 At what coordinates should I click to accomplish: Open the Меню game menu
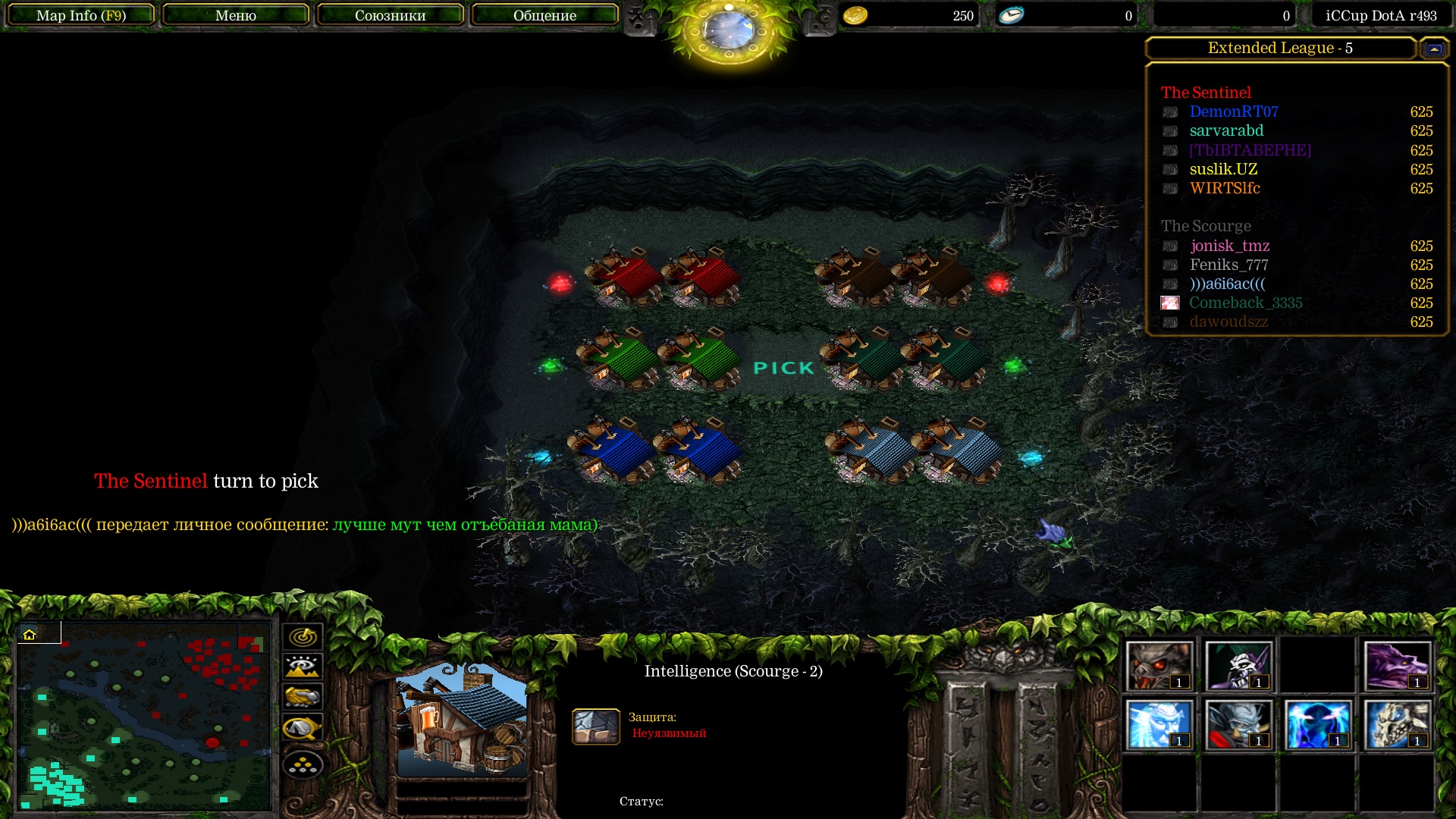tap(236, 15)
